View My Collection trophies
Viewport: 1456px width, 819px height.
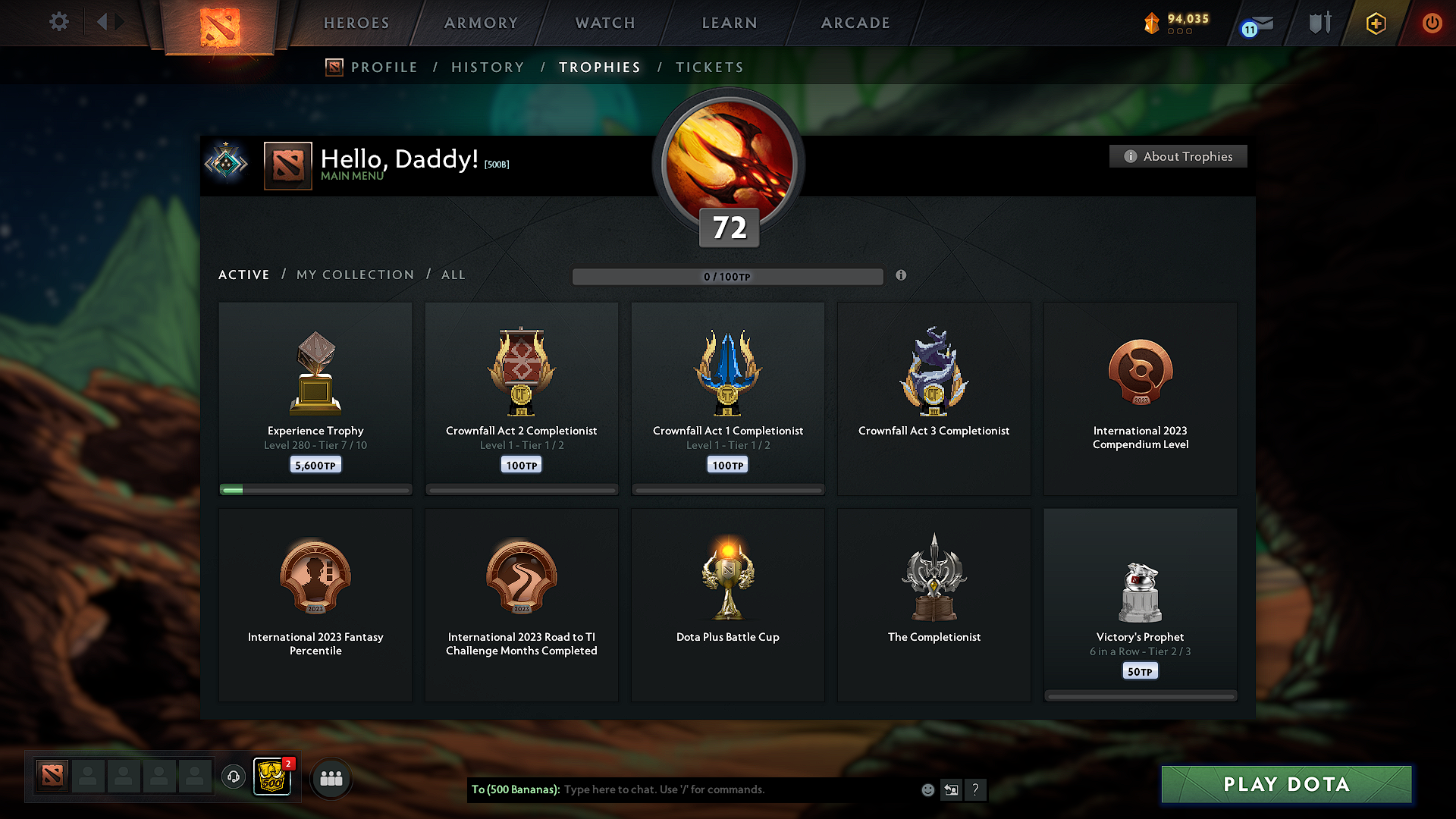click(354, 275)
